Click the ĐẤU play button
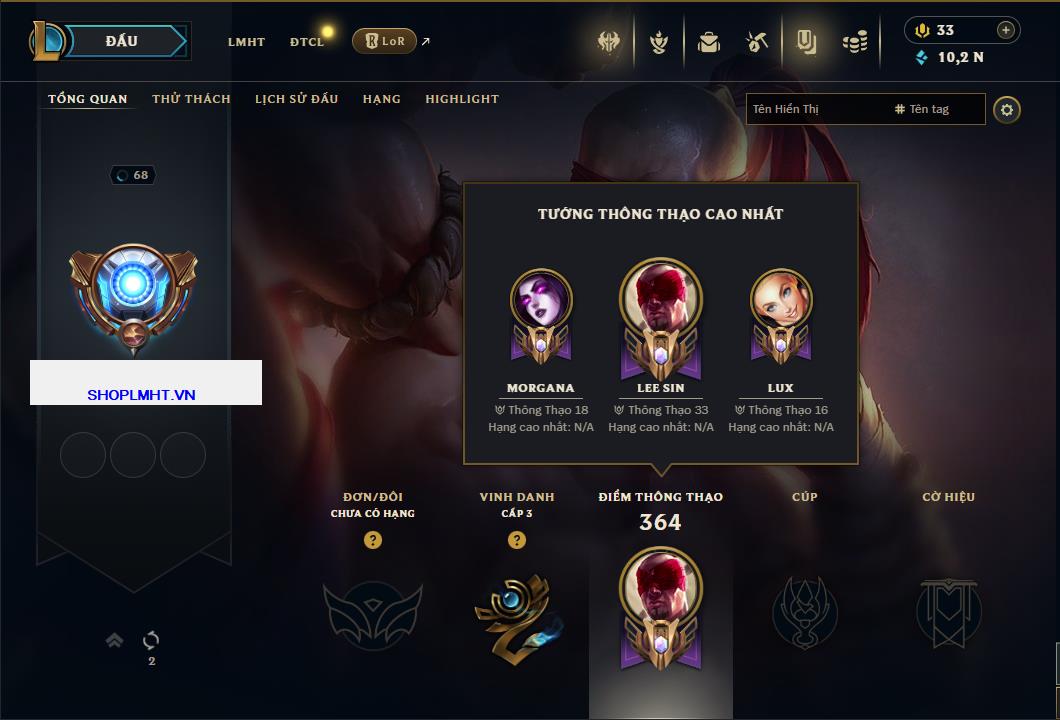 pos(121,41)
